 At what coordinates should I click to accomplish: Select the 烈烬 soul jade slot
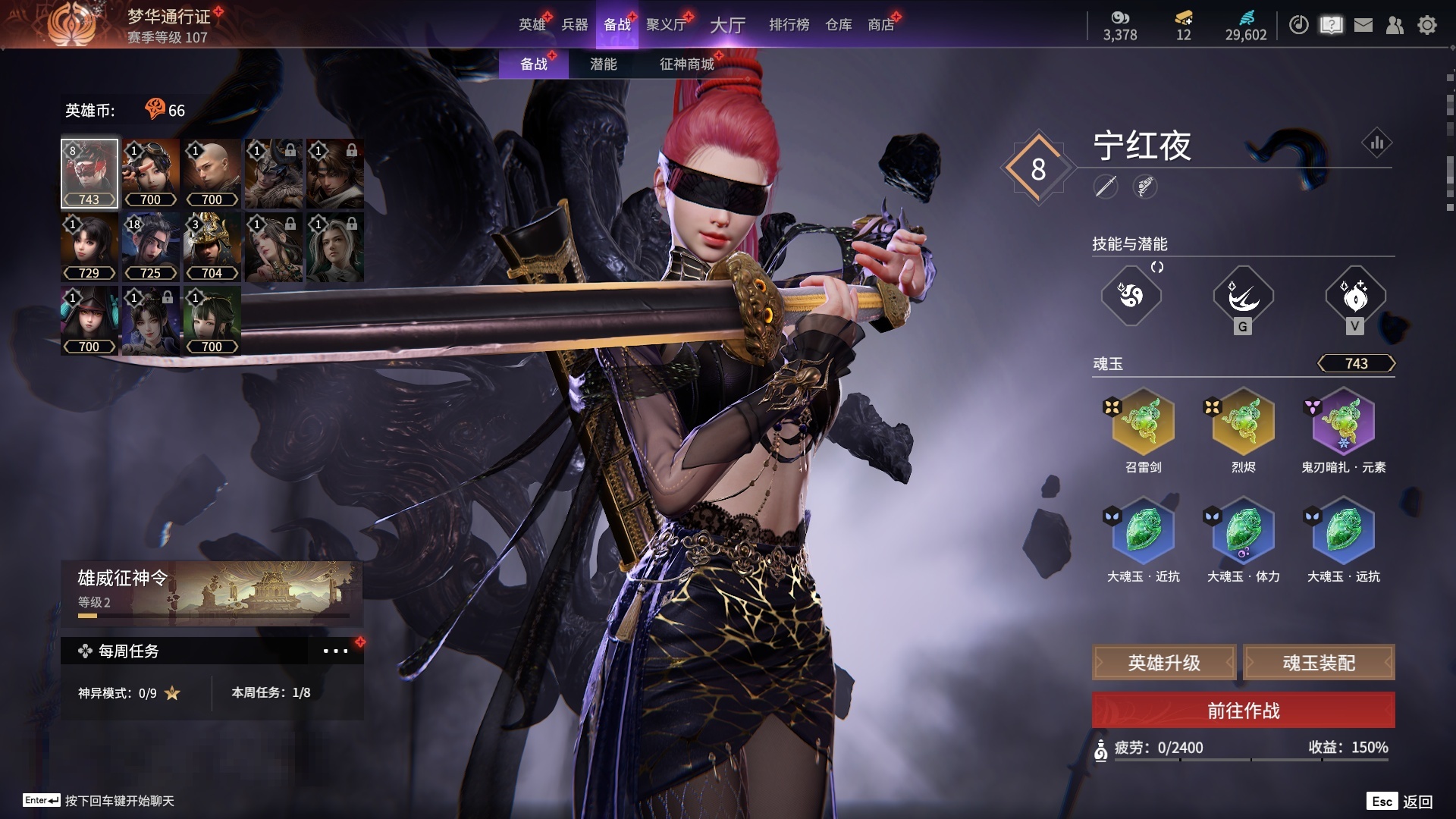pos(1243,422)
